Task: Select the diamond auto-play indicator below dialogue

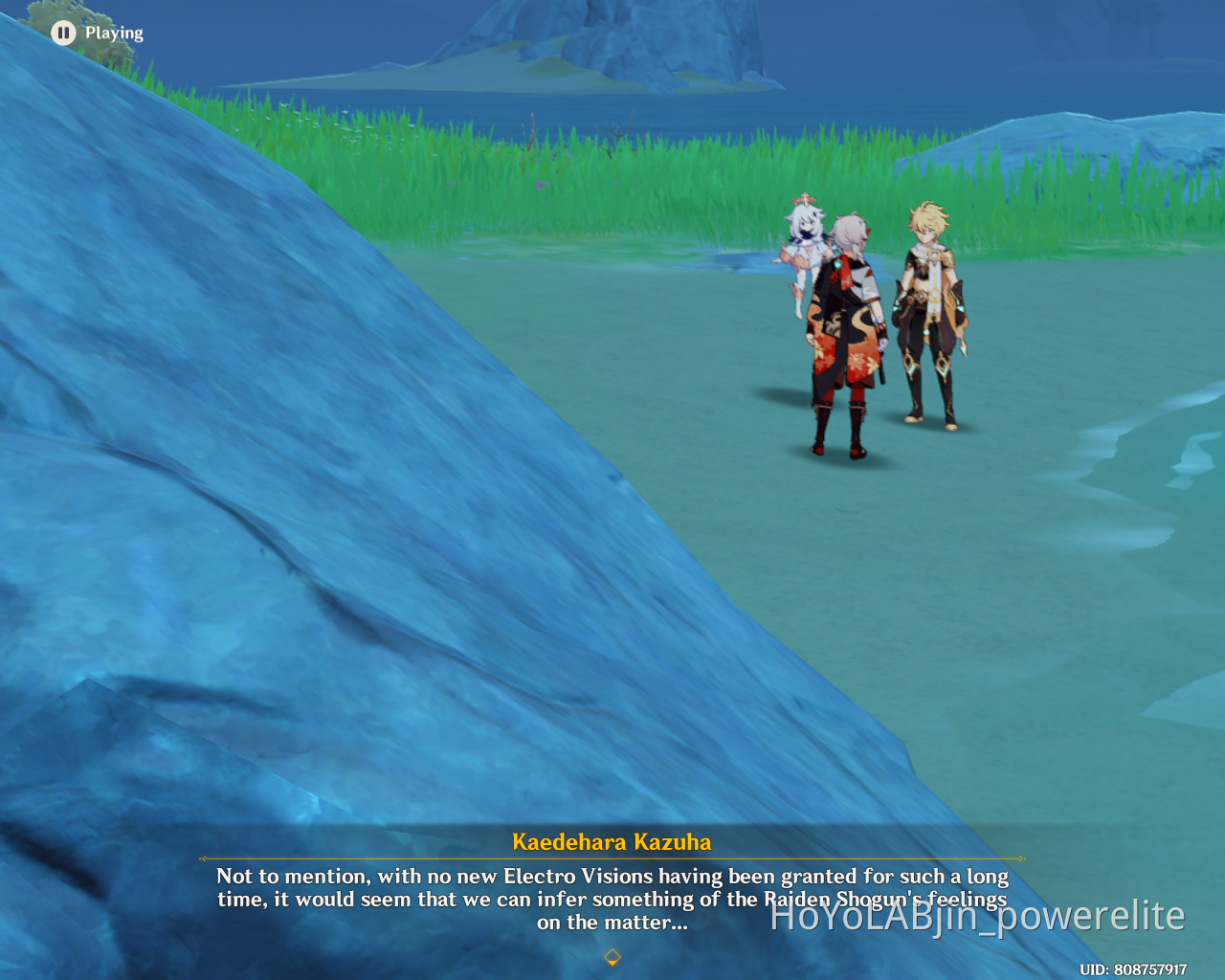Action: [612, 957]
